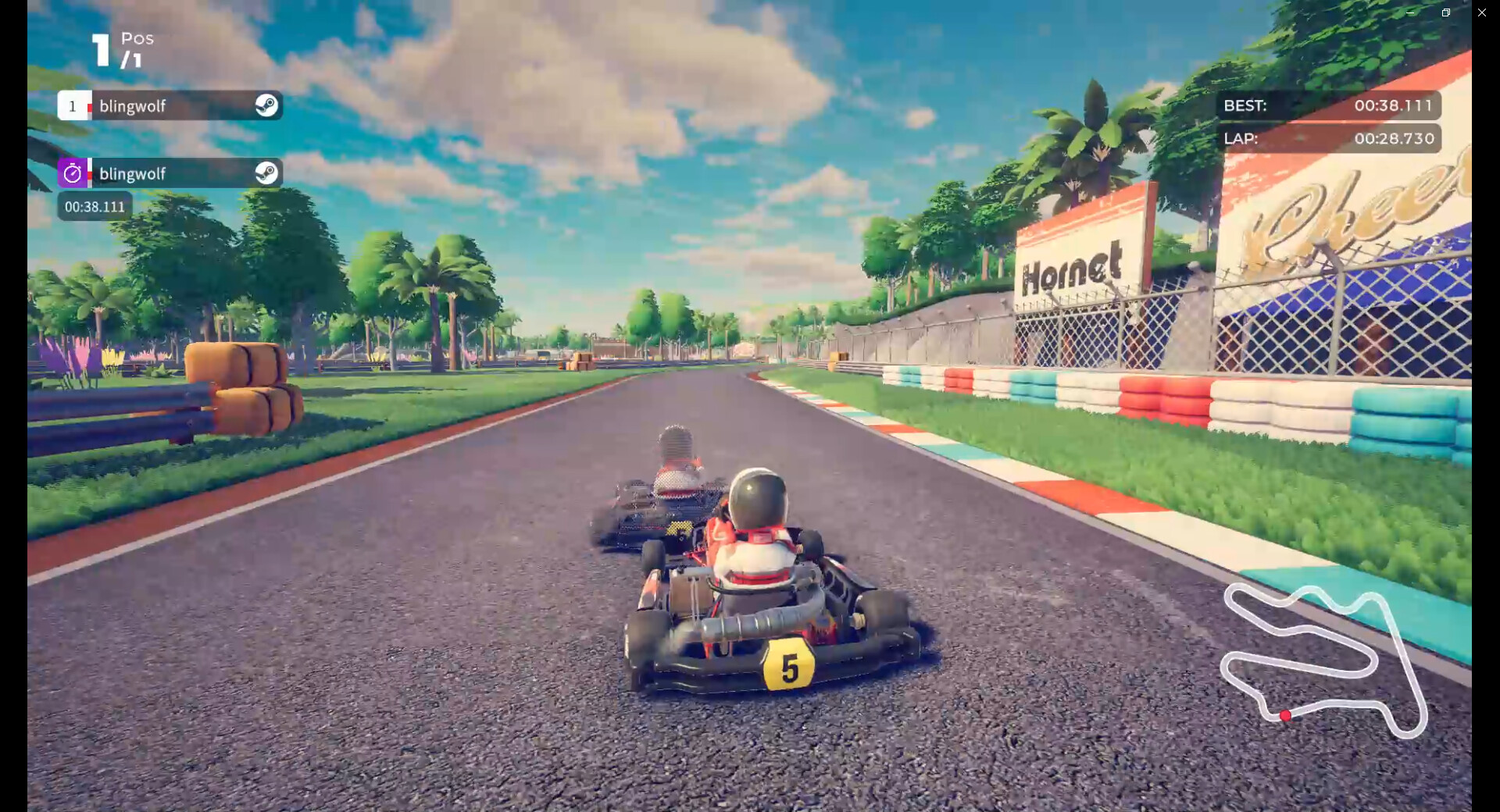Click the window restore icon
Viewport: 1500px width, 812px height.
pyautogui.click(x=1445, y=12)
